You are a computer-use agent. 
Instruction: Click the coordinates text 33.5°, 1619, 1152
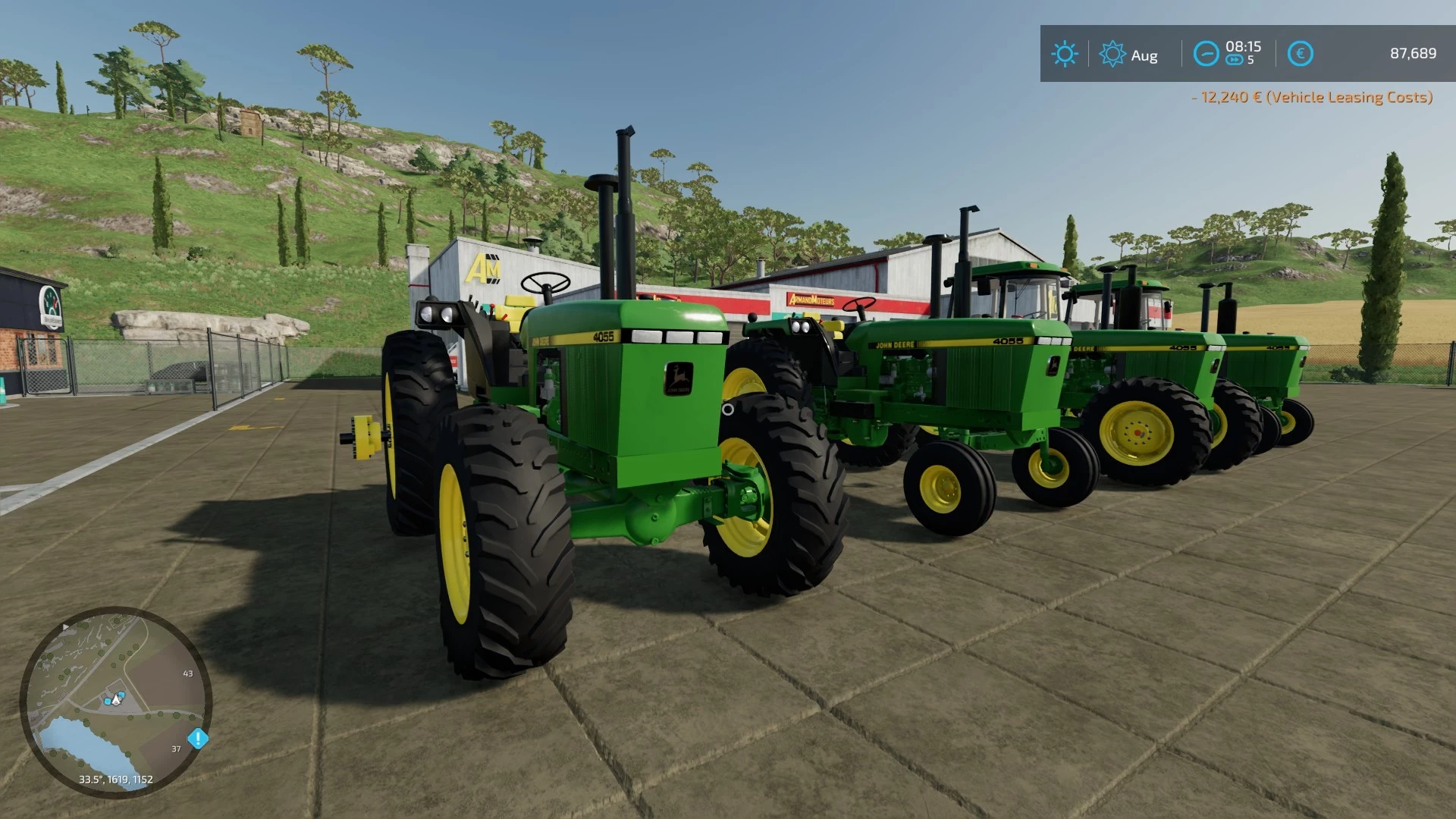point(115,778)
